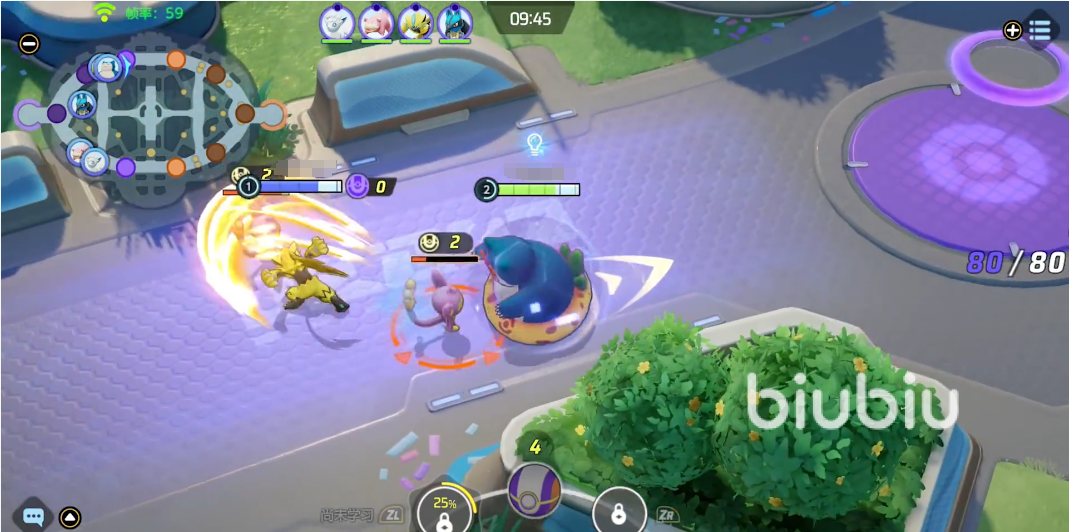Select Lucario teammate portrait in top bar
This screenshot has width=1069, height=532.
click(x=454, y=21)
